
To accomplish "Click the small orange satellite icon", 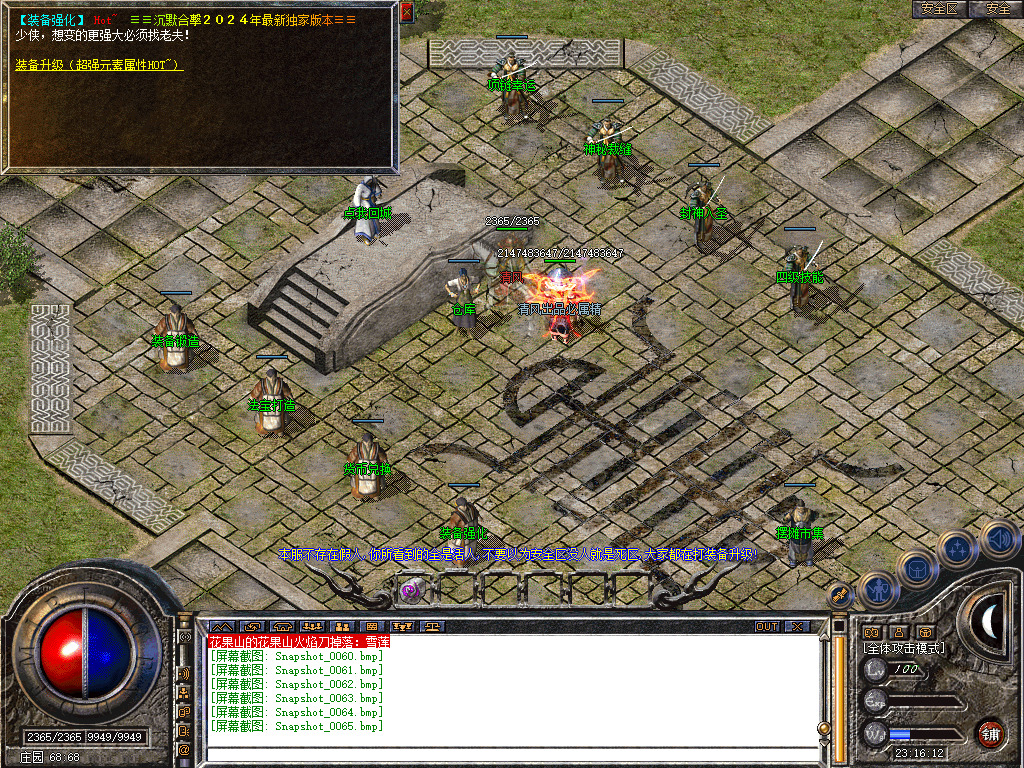I will click(x=841, y=593).
